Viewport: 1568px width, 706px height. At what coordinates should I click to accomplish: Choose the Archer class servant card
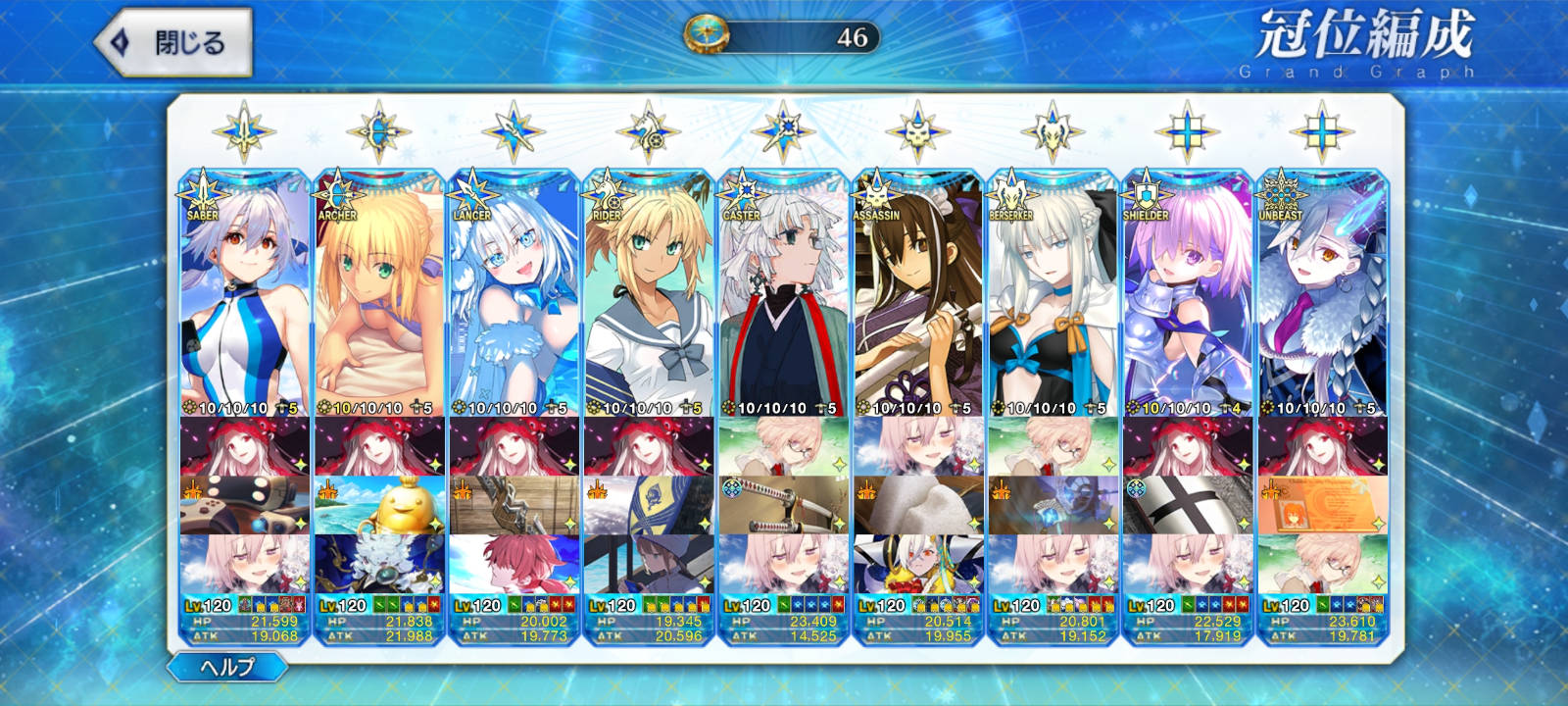pos(378,294)
